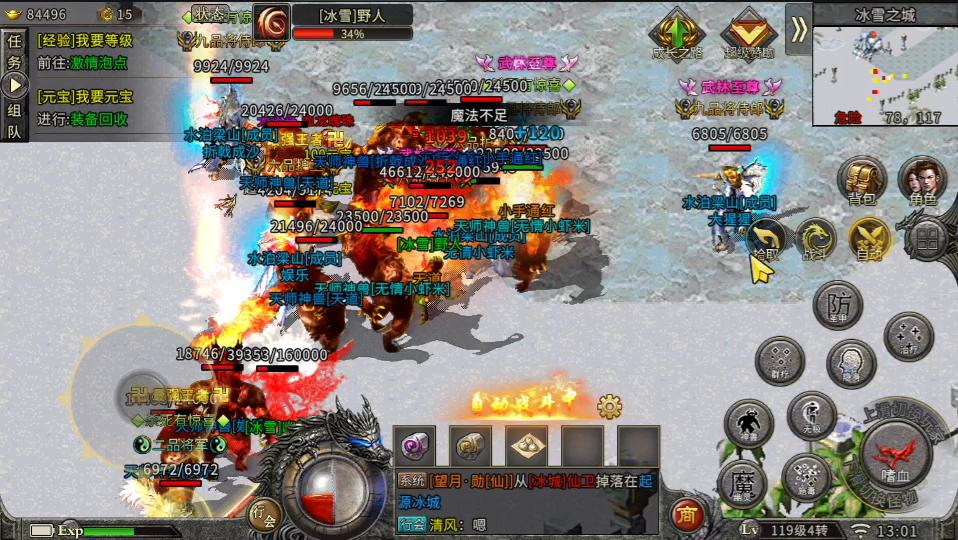Select the 任务 quest tab
The image size is (958, 540).
(15, 50)
